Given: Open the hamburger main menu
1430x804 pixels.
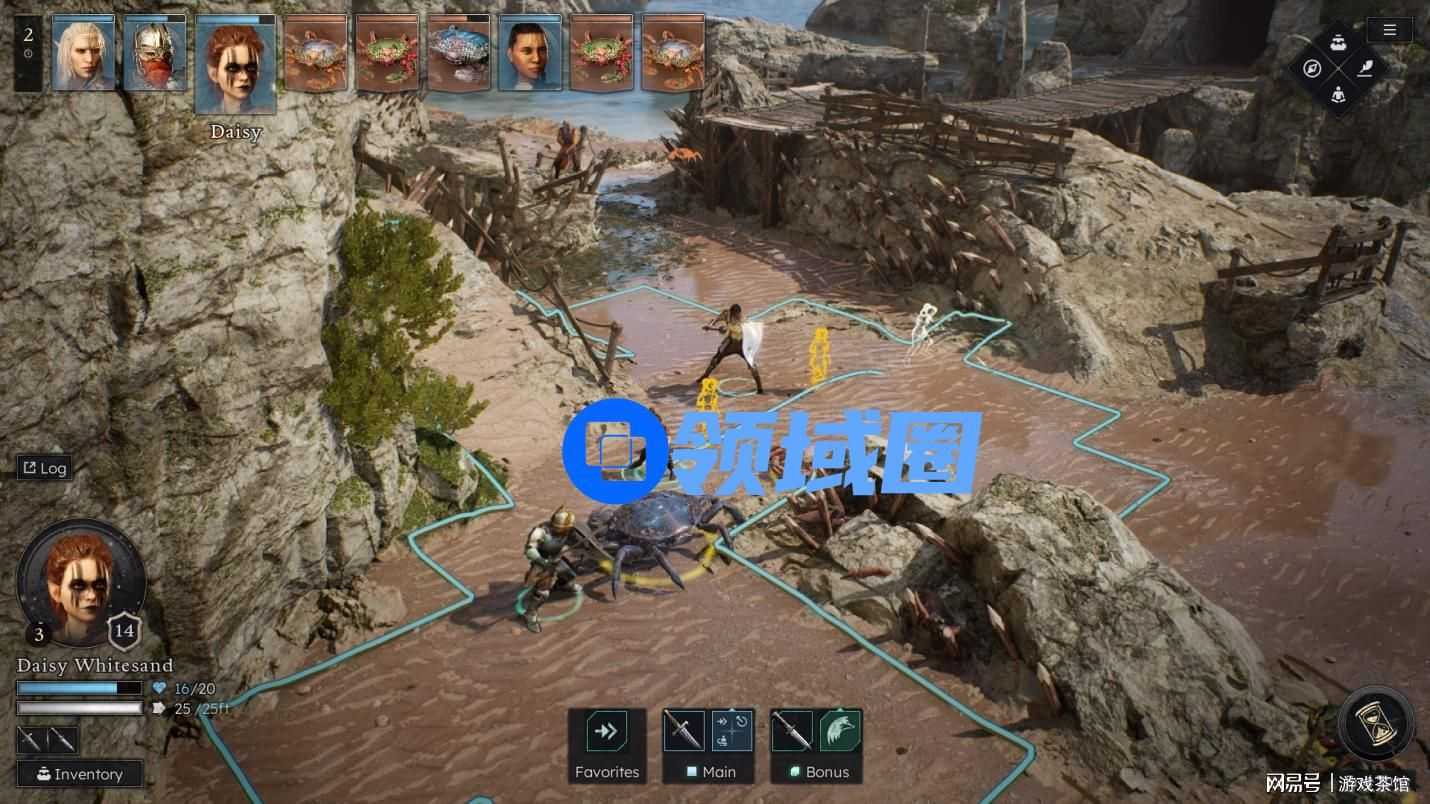Looking at the screenshot, I should (x=1389, y=30).
